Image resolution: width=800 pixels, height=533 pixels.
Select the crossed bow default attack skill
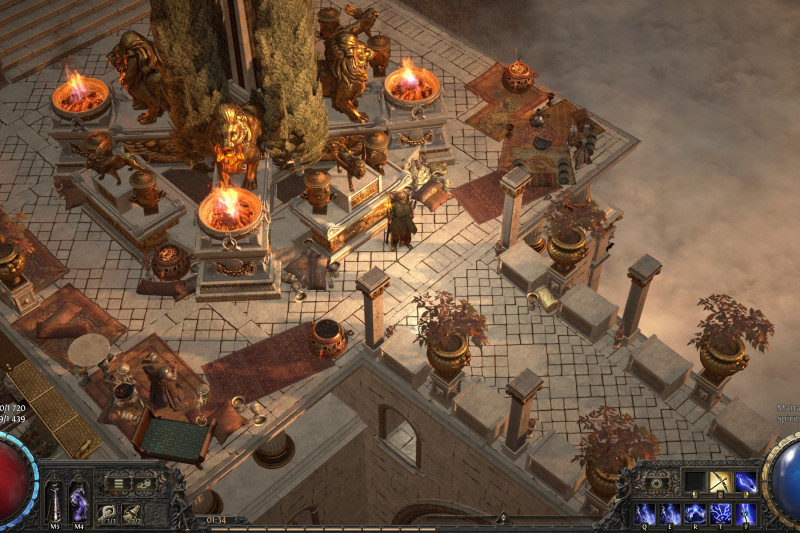click(x=720, y=482)
